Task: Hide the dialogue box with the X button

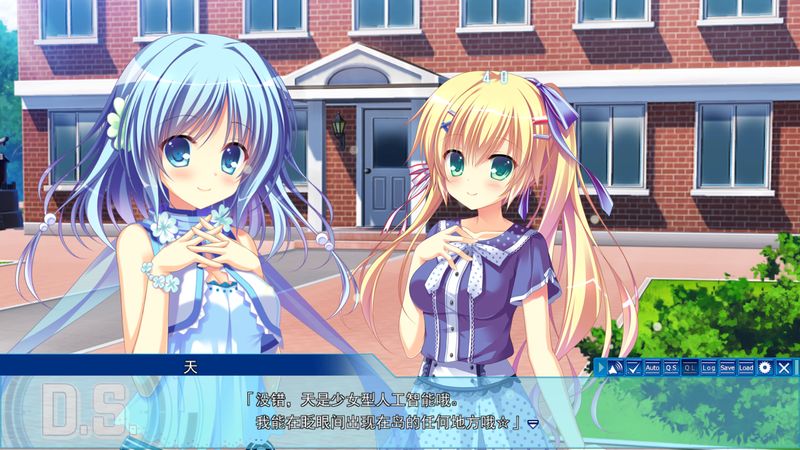Action: tap(784, 367)
